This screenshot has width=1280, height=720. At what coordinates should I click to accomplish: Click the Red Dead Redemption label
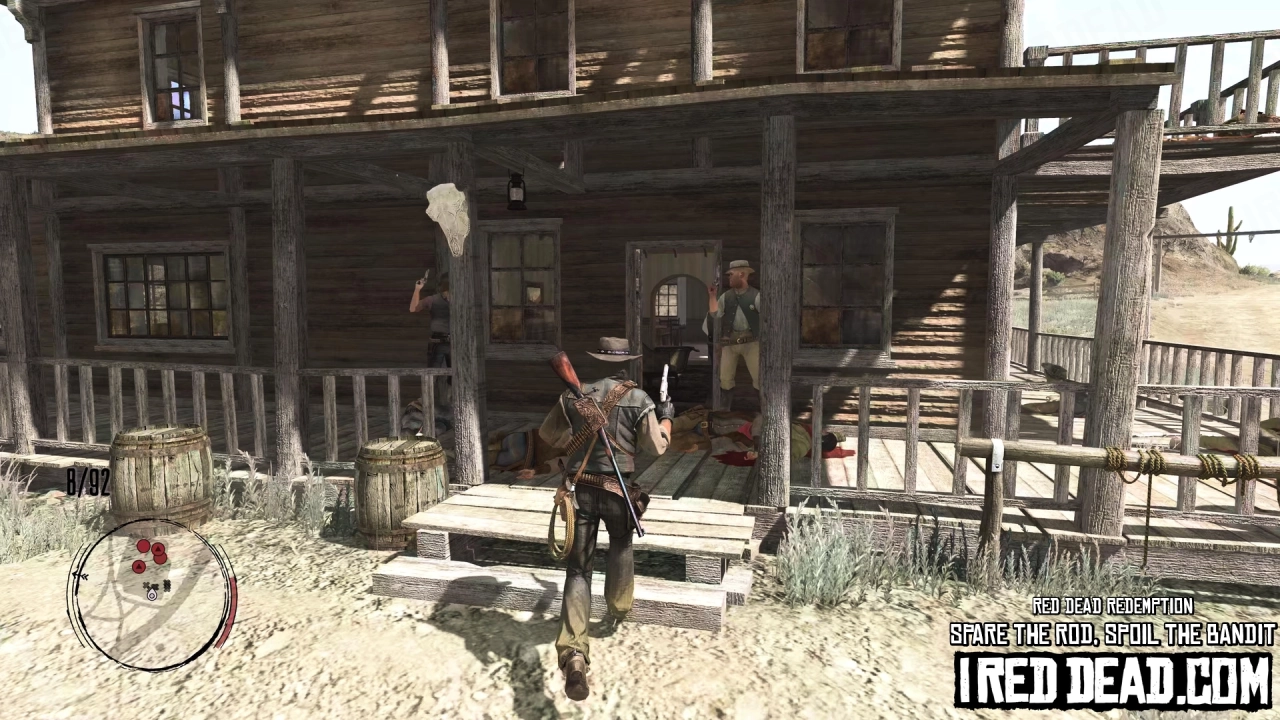coord(1113,607)
